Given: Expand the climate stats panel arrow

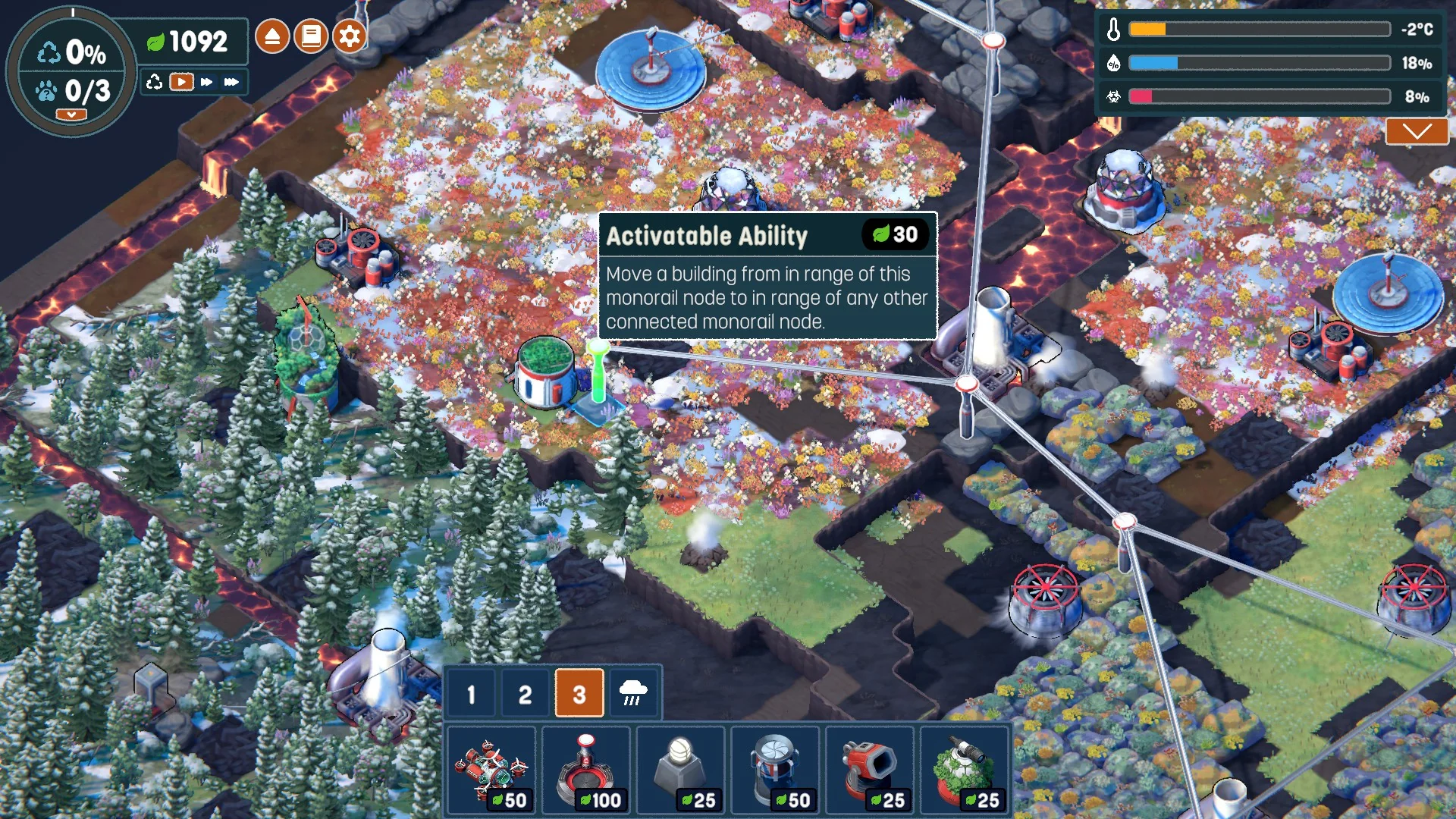Looking at the screenshot, I should click(x=1417, y=132).
